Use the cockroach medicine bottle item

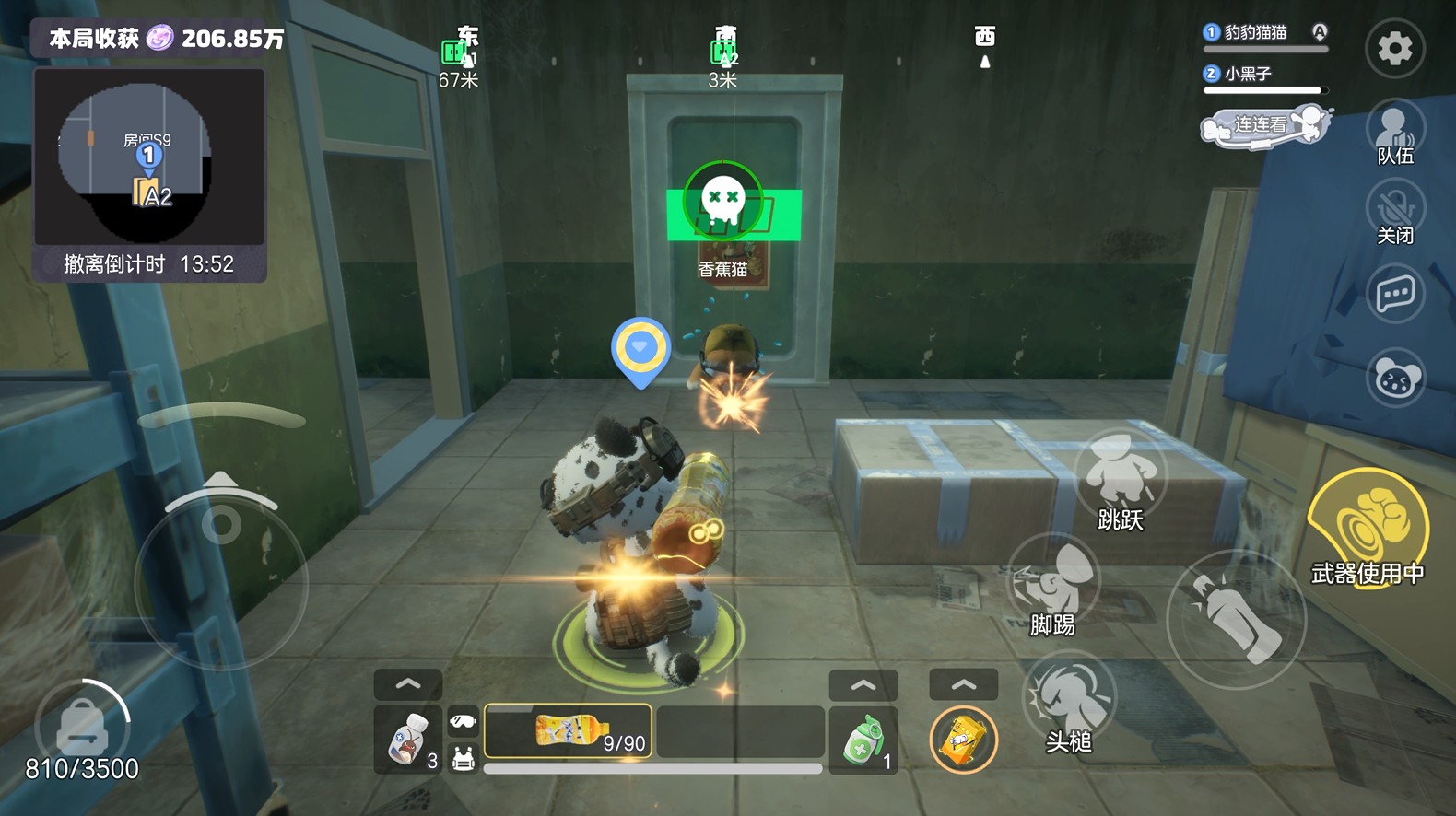pyautogui.click(x=407, y=738)
